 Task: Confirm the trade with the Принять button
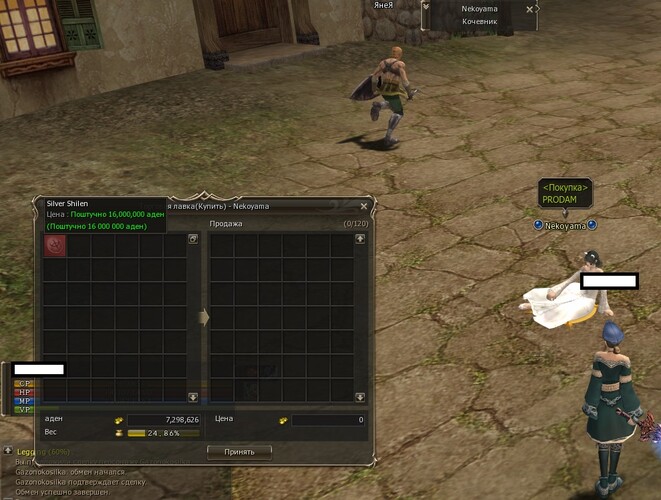(239, 451)
